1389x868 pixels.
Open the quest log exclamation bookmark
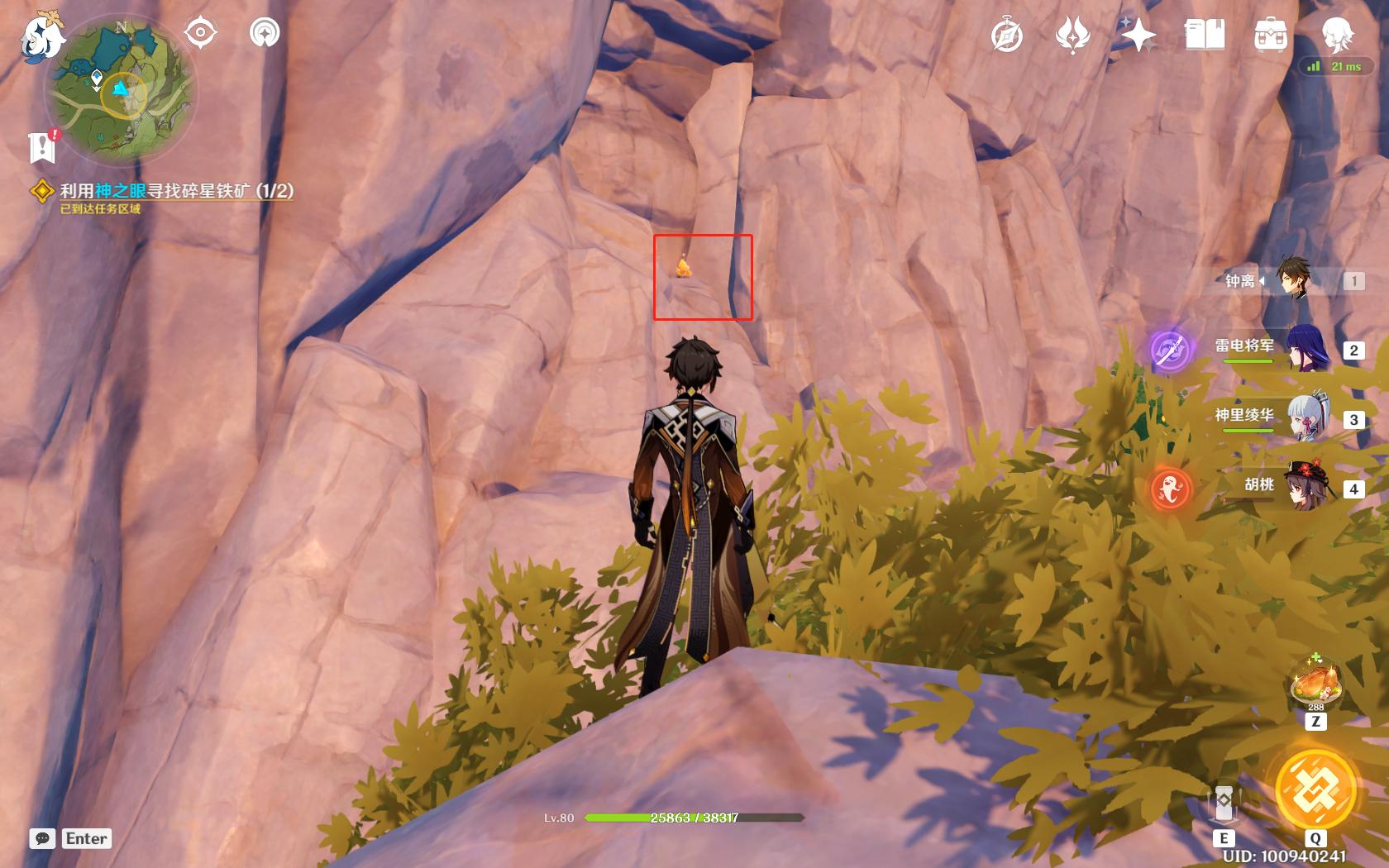click(42, 146)
